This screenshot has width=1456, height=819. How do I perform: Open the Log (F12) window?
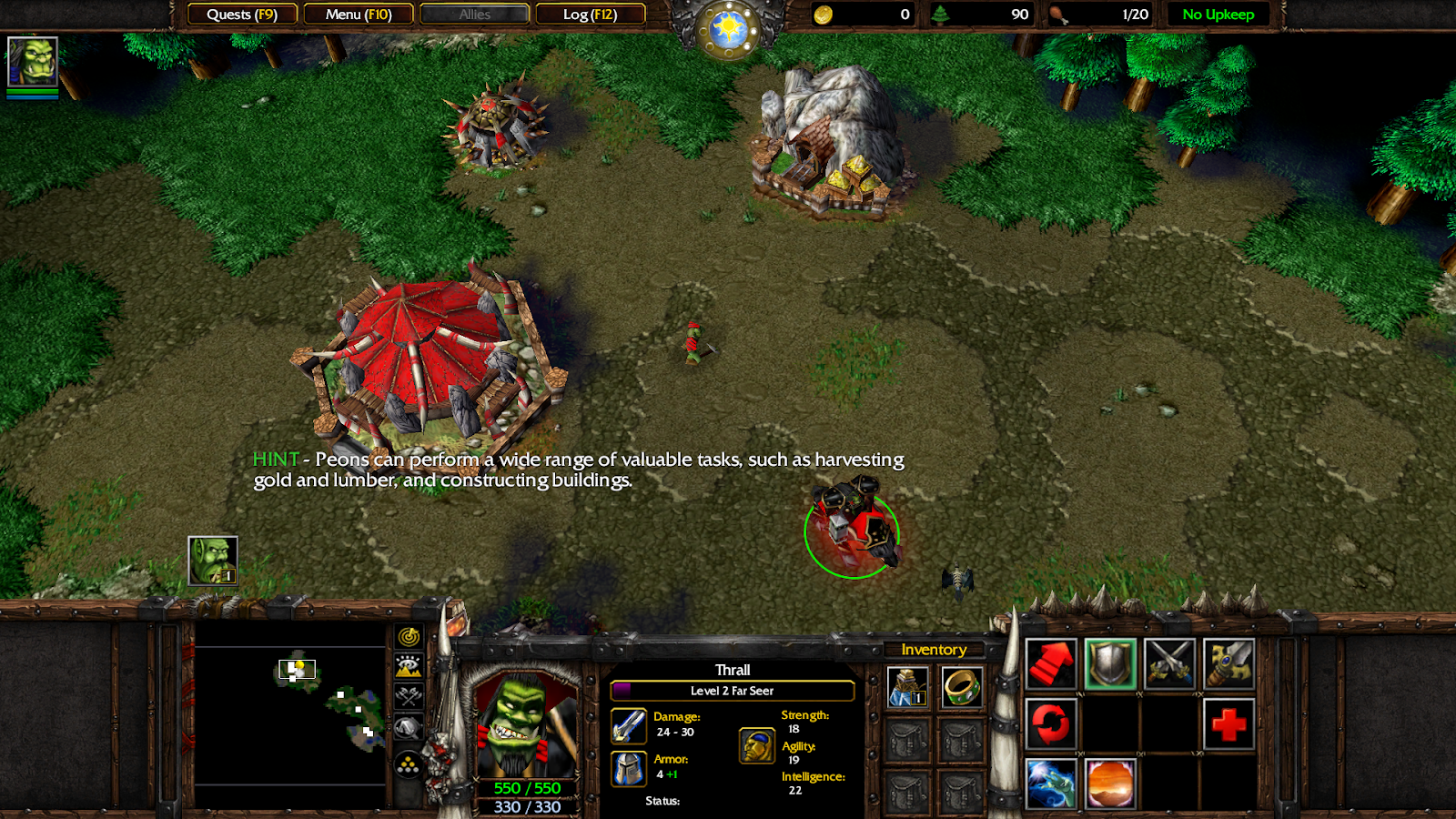[x=591, y=15]
